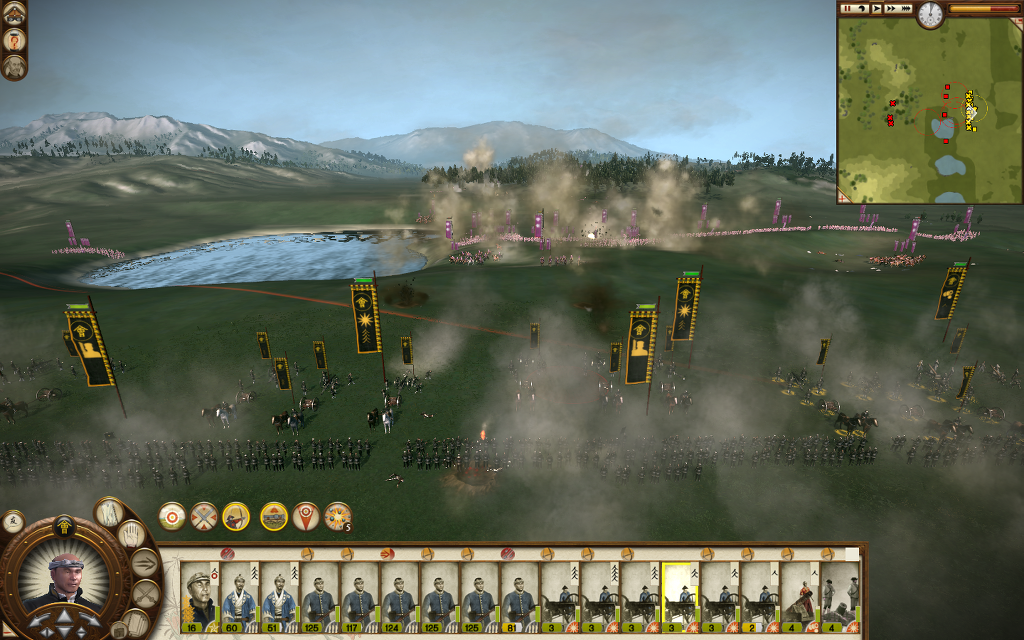Activate the red target fire ability
The image size is (1024, 640).
pyautogui.click(x=172, y=516)
